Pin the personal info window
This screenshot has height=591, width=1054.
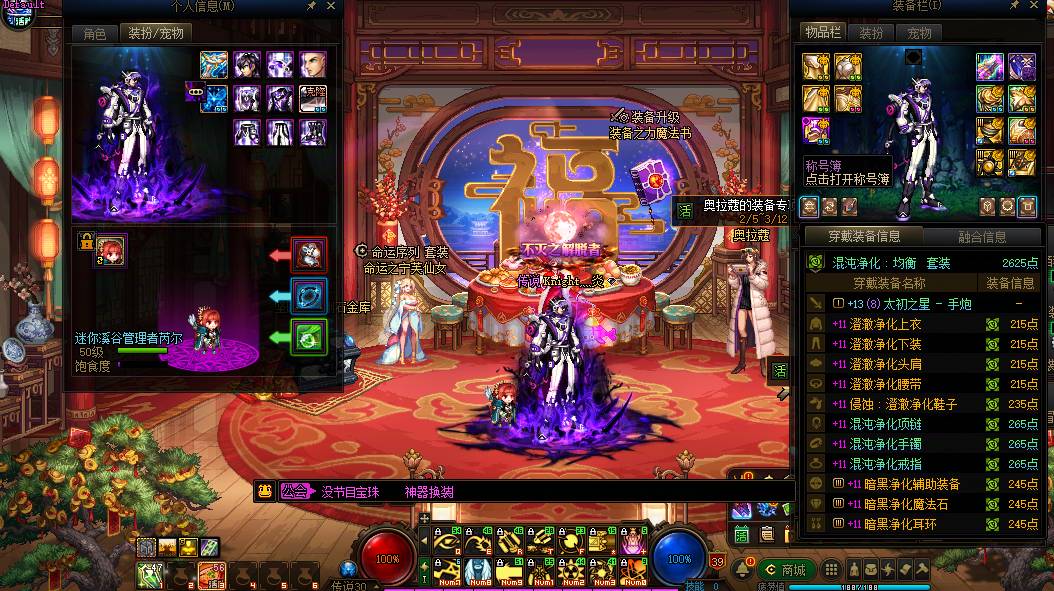pyautogui.click(x=312, y=6)
